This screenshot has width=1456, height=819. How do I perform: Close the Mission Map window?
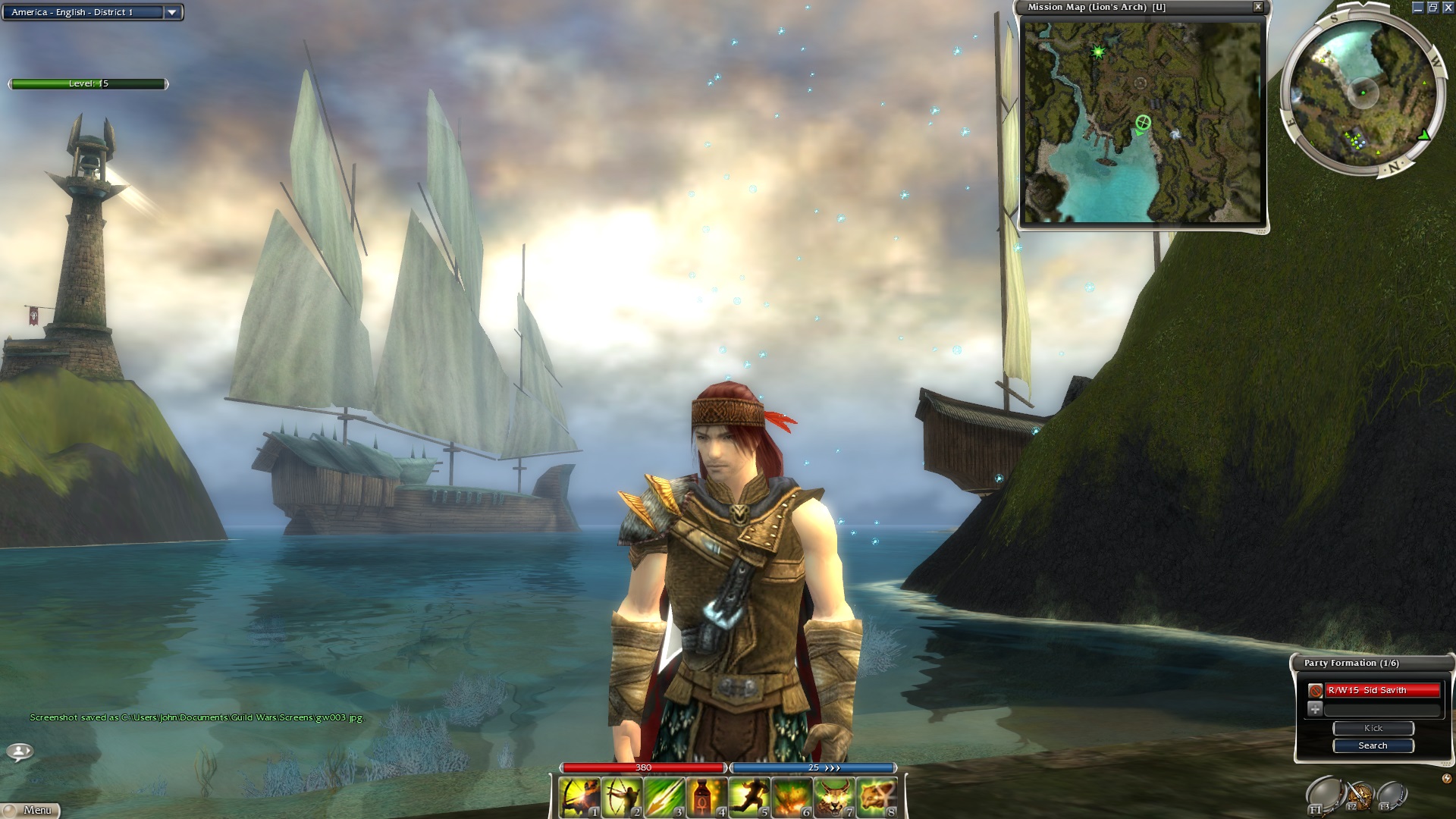click(x=1258, y=7)
